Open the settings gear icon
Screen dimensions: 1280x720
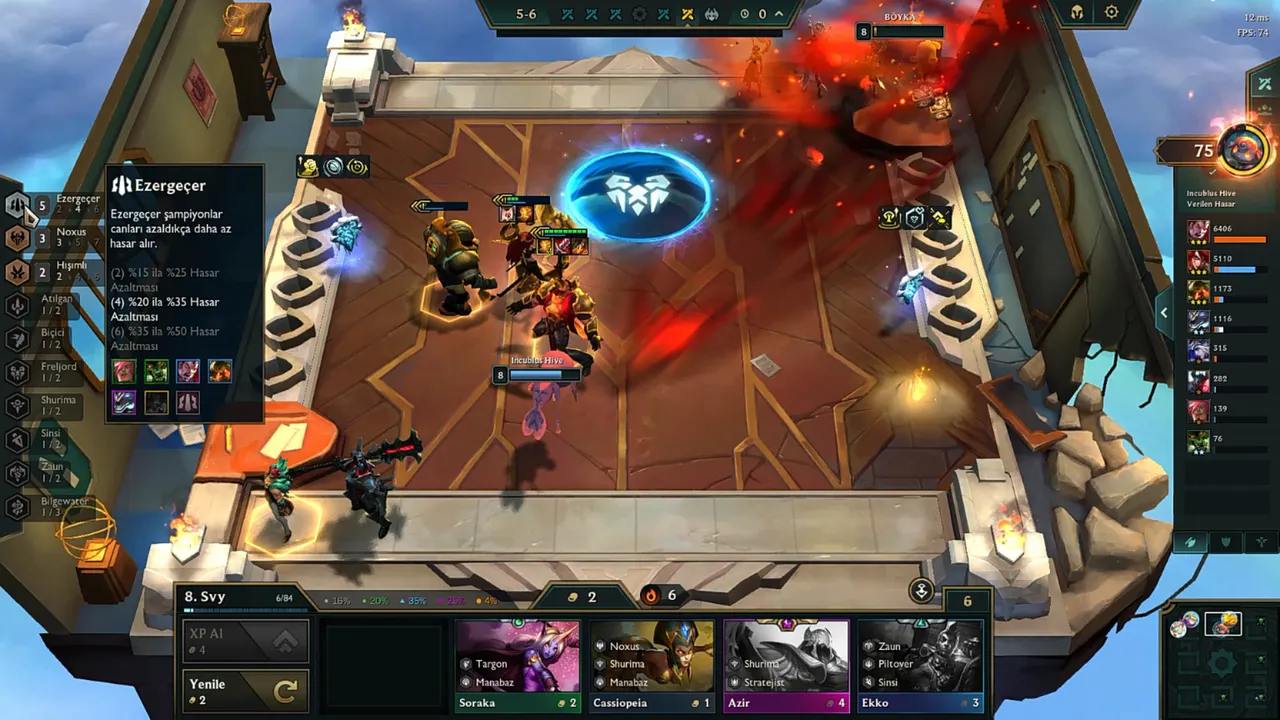pos(1111,13)
